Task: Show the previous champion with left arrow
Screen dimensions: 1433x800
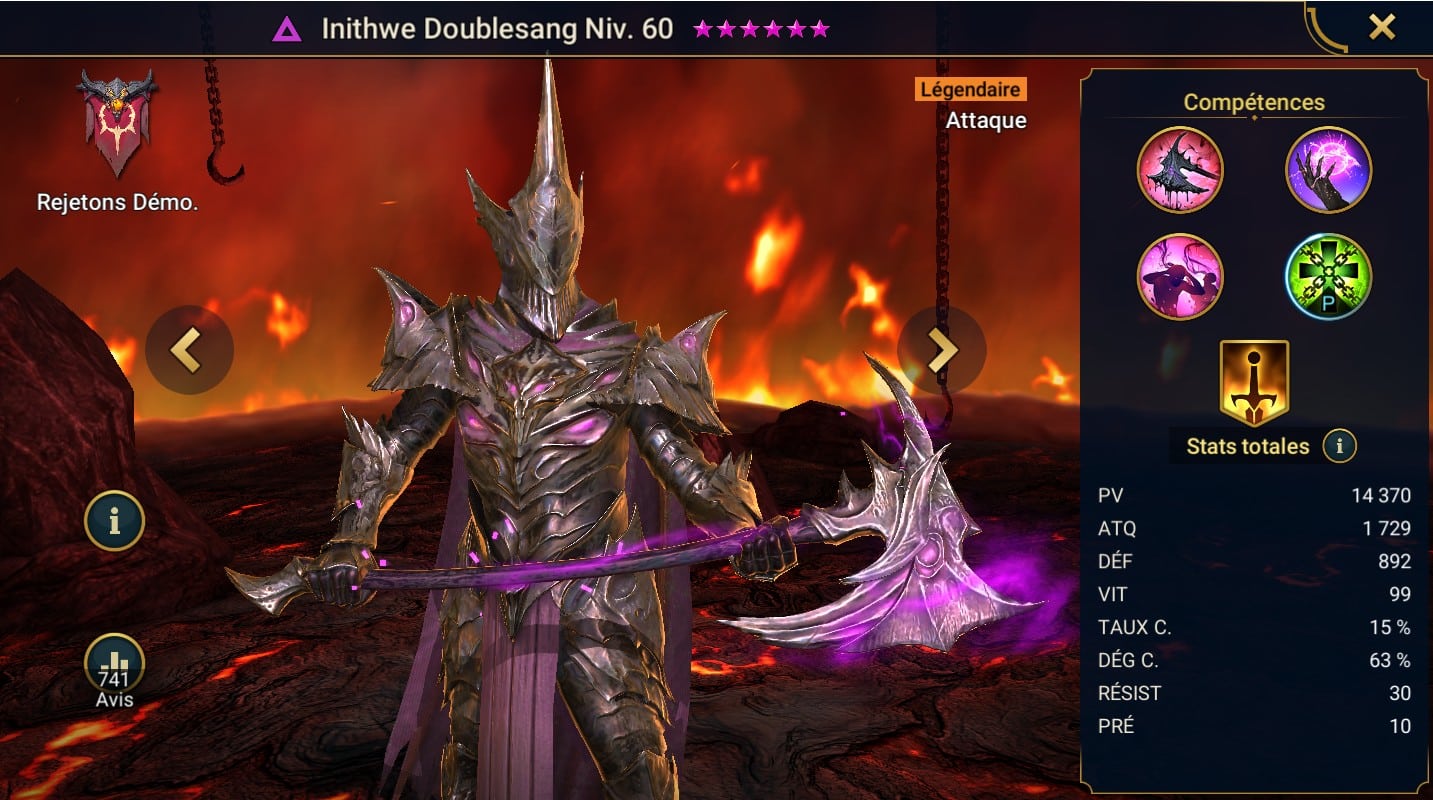Action: [x=189, y=349]
